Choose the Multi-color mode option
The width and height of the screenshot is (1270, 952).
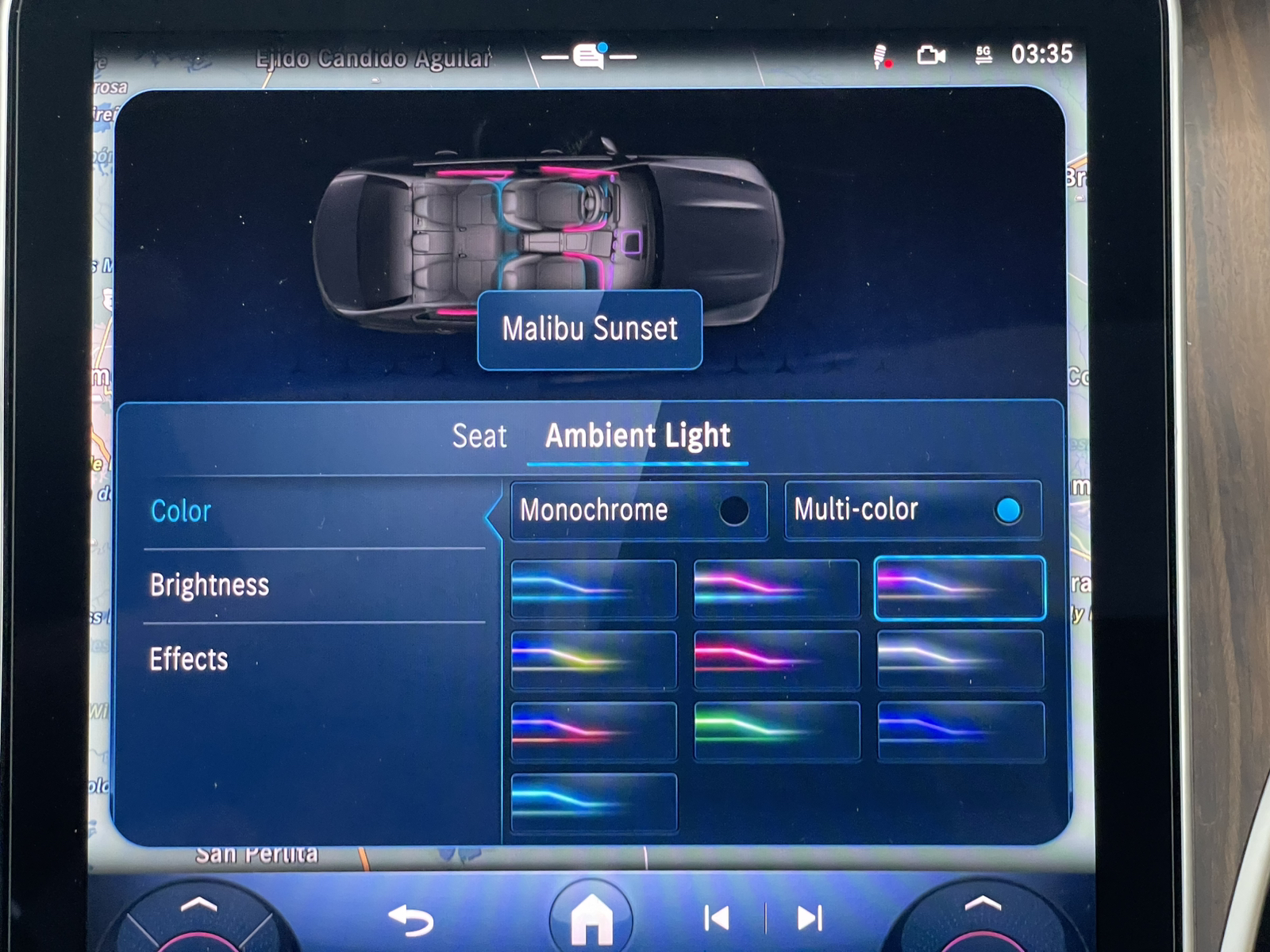(912, 510)
